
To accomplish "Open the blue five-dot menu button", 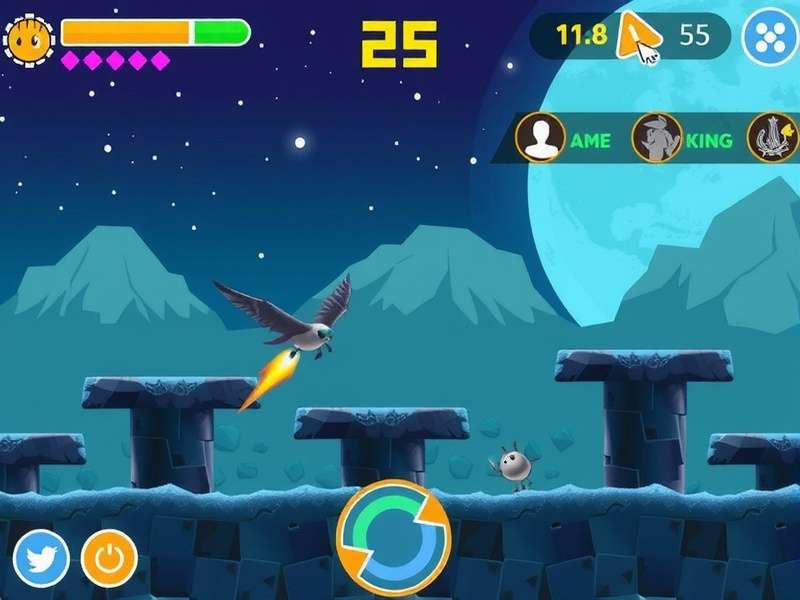I will pos(771,37).
